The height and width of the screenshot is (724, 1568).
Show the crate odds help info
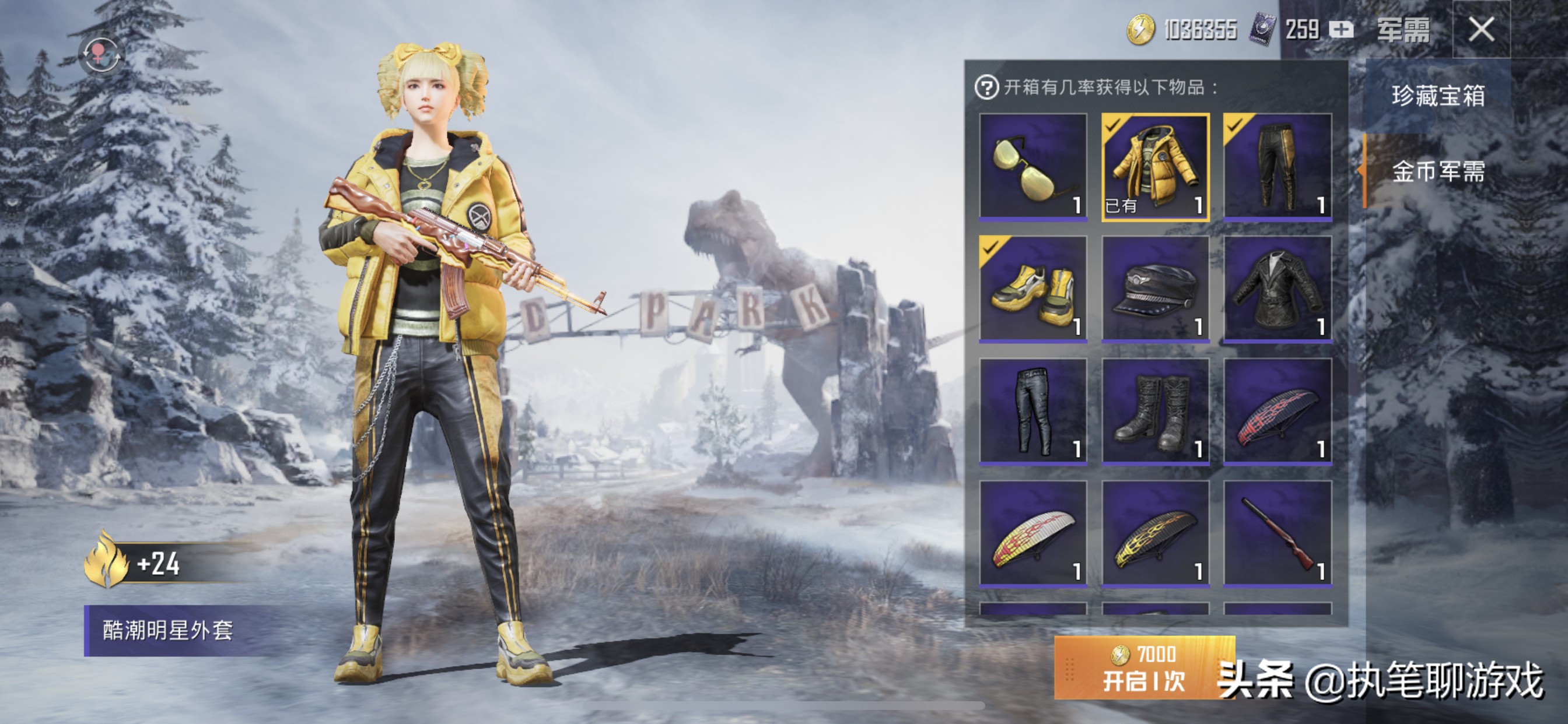click(986, 87)
